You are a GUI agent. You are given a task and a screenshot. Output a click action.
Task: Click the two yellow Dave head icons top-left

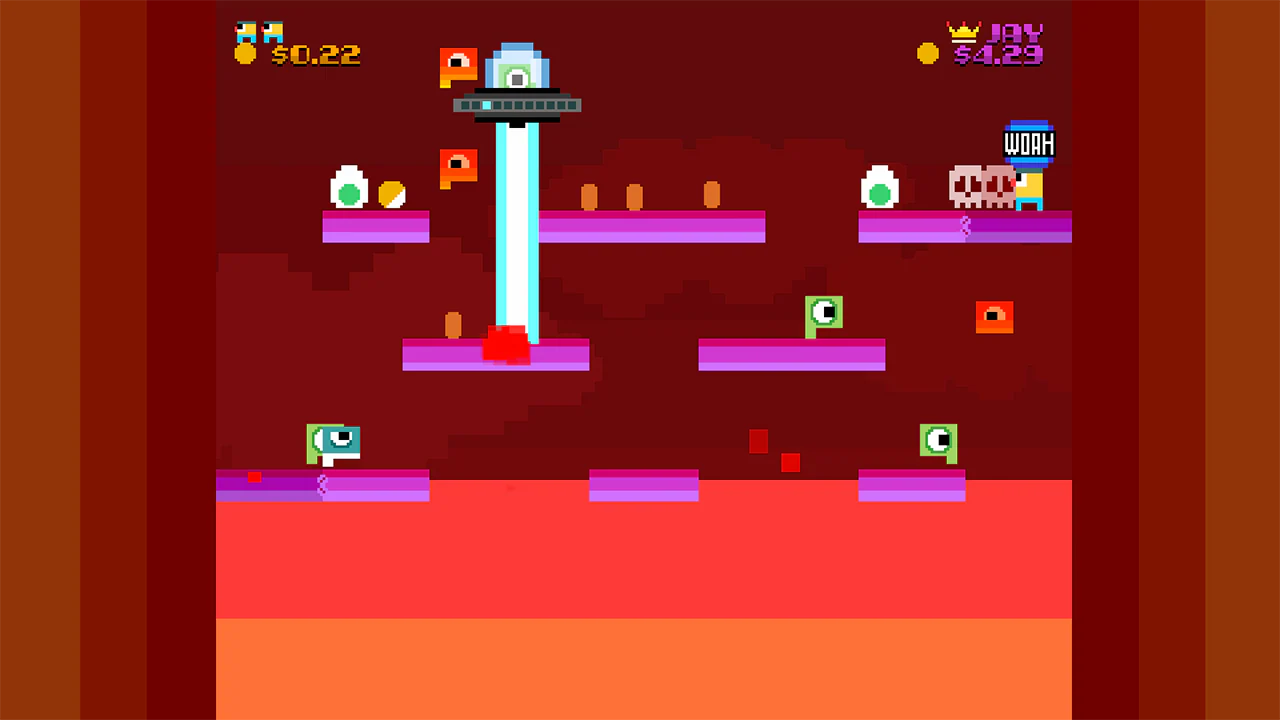click(x=259, y=30)
